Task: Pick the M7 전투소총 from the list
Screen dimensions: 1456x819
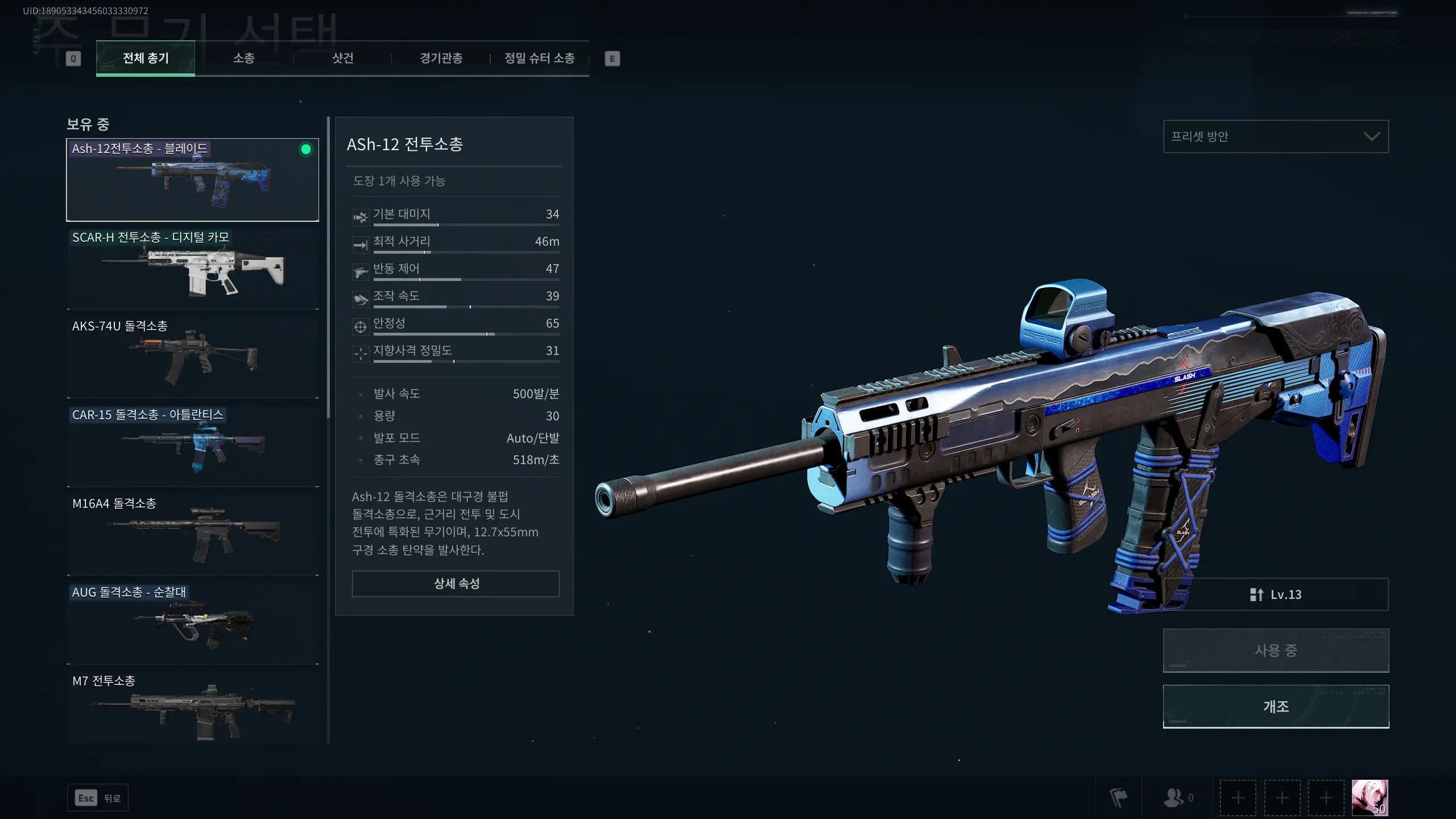Action: 192,708
